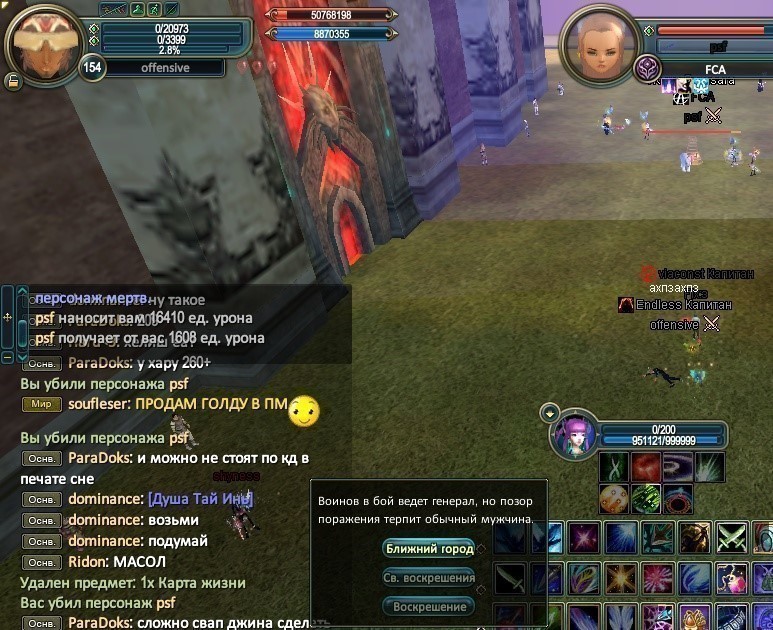Open the [Душа Тай Инь] item link

point(200,499)
